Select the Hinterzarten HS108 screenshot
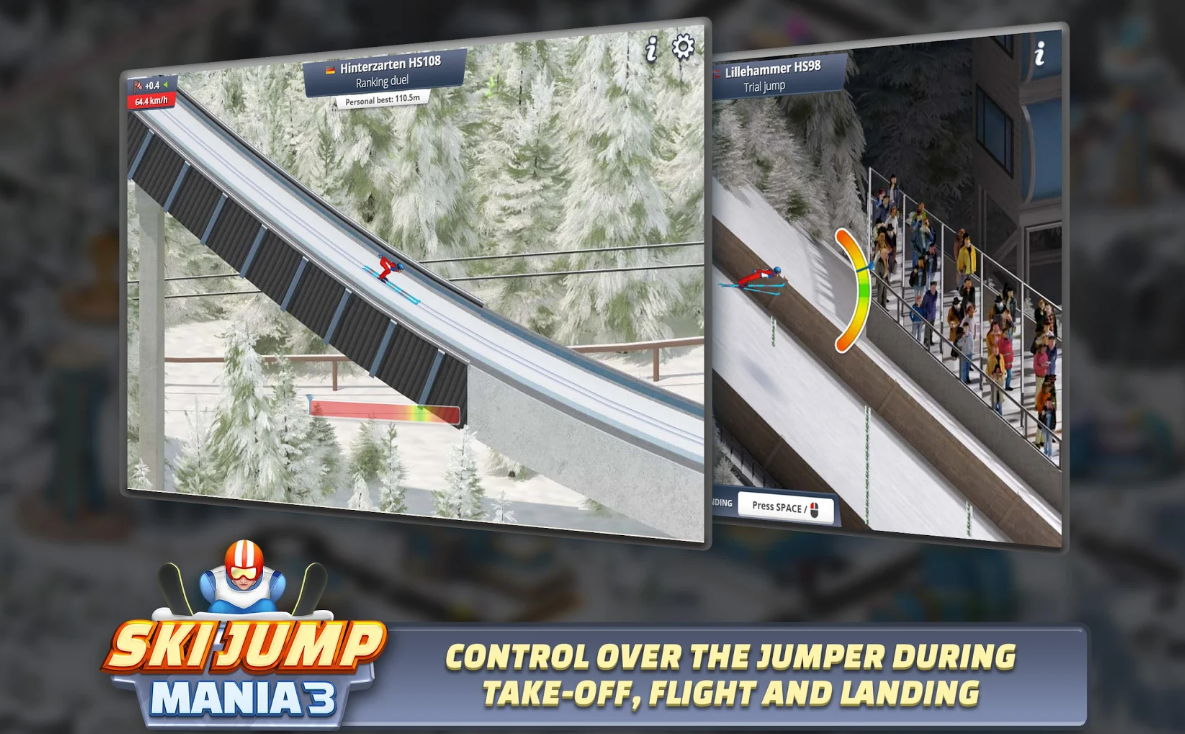The height and width of the screenshot is (734, 1185). [x=414, y=290]
